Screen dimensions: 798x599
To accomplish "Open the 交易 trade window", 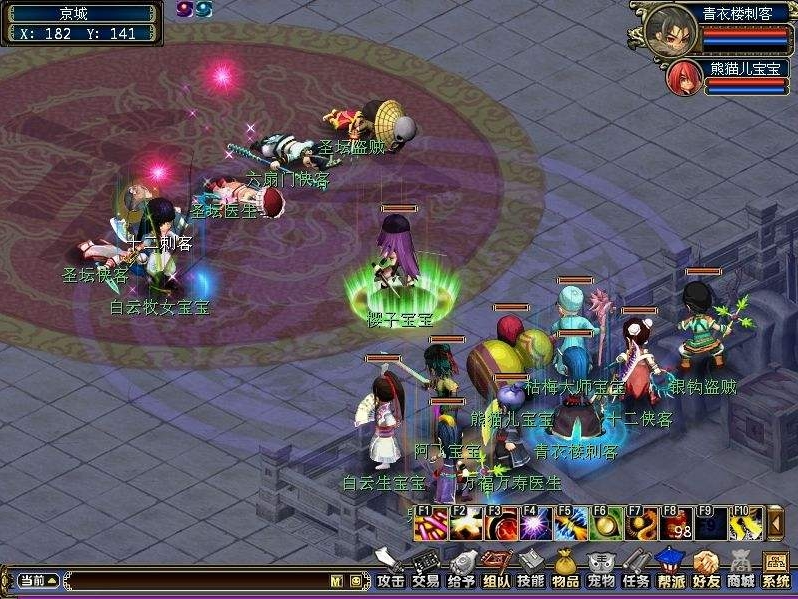I will [x=425, y=570].
